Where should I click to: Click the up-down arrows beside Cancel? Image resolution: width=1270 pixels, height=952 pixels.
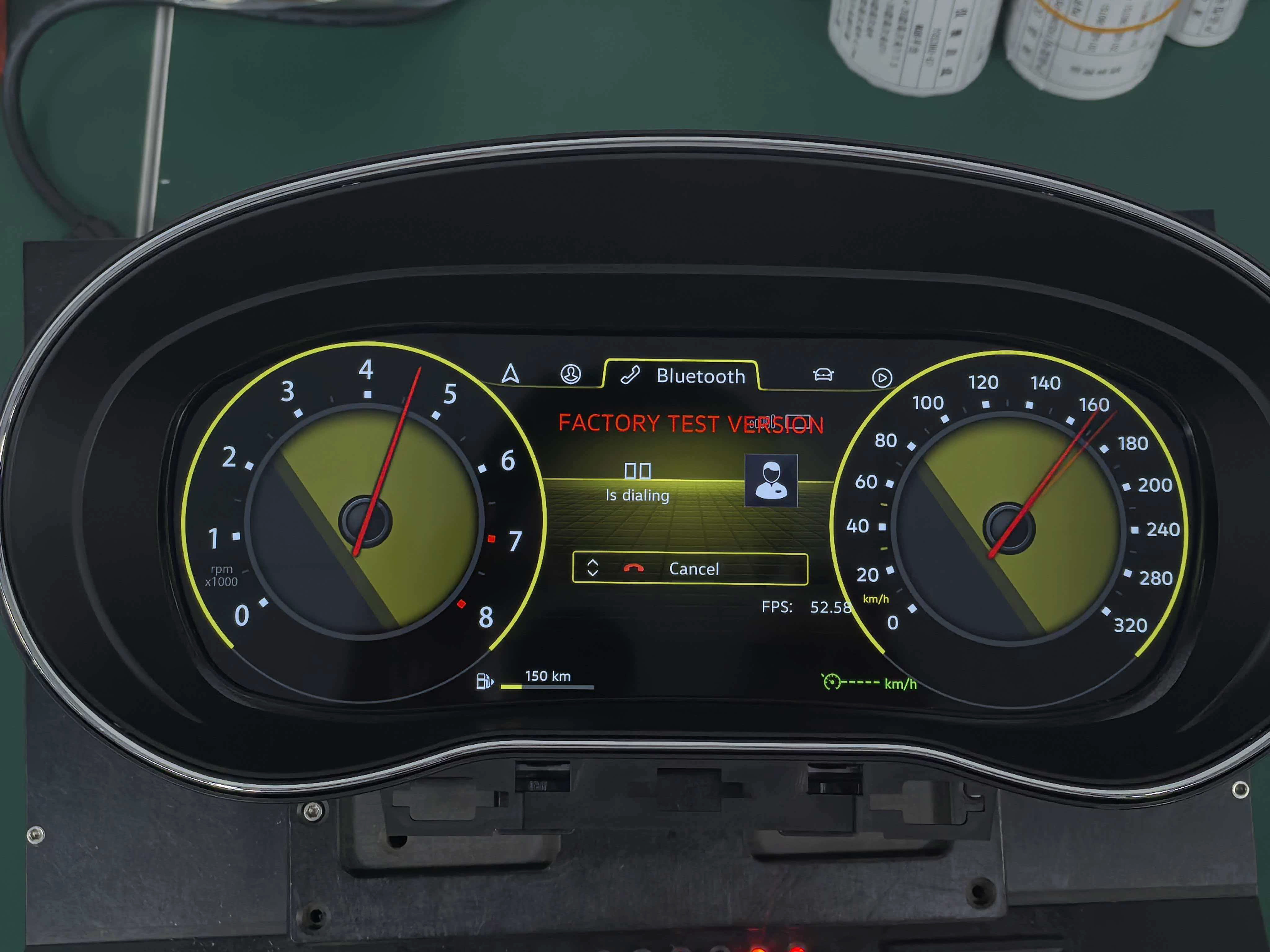click(x=593, y=568)
